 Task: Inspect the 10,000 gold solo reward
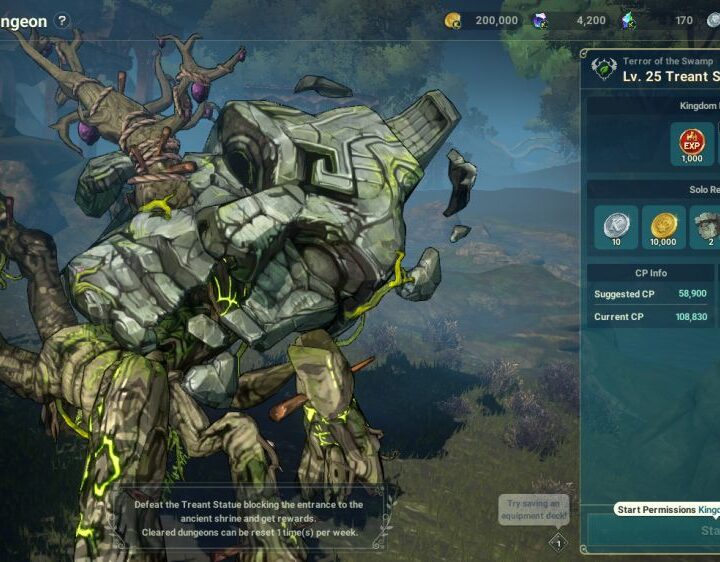point(664,227)
